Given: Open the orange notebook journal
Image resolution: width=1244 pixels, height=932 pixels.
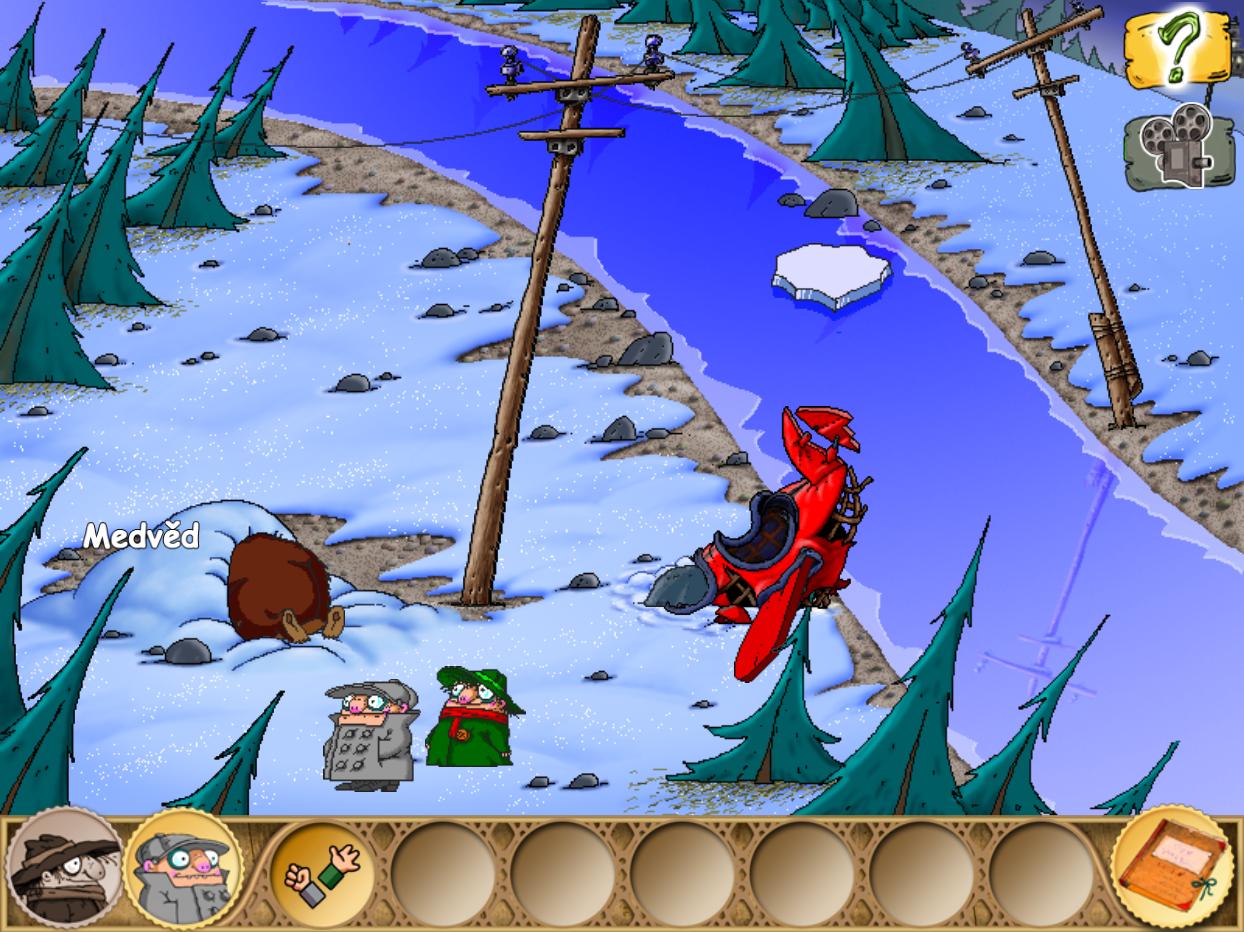Looking at the screenshot, I should 1171,866.
